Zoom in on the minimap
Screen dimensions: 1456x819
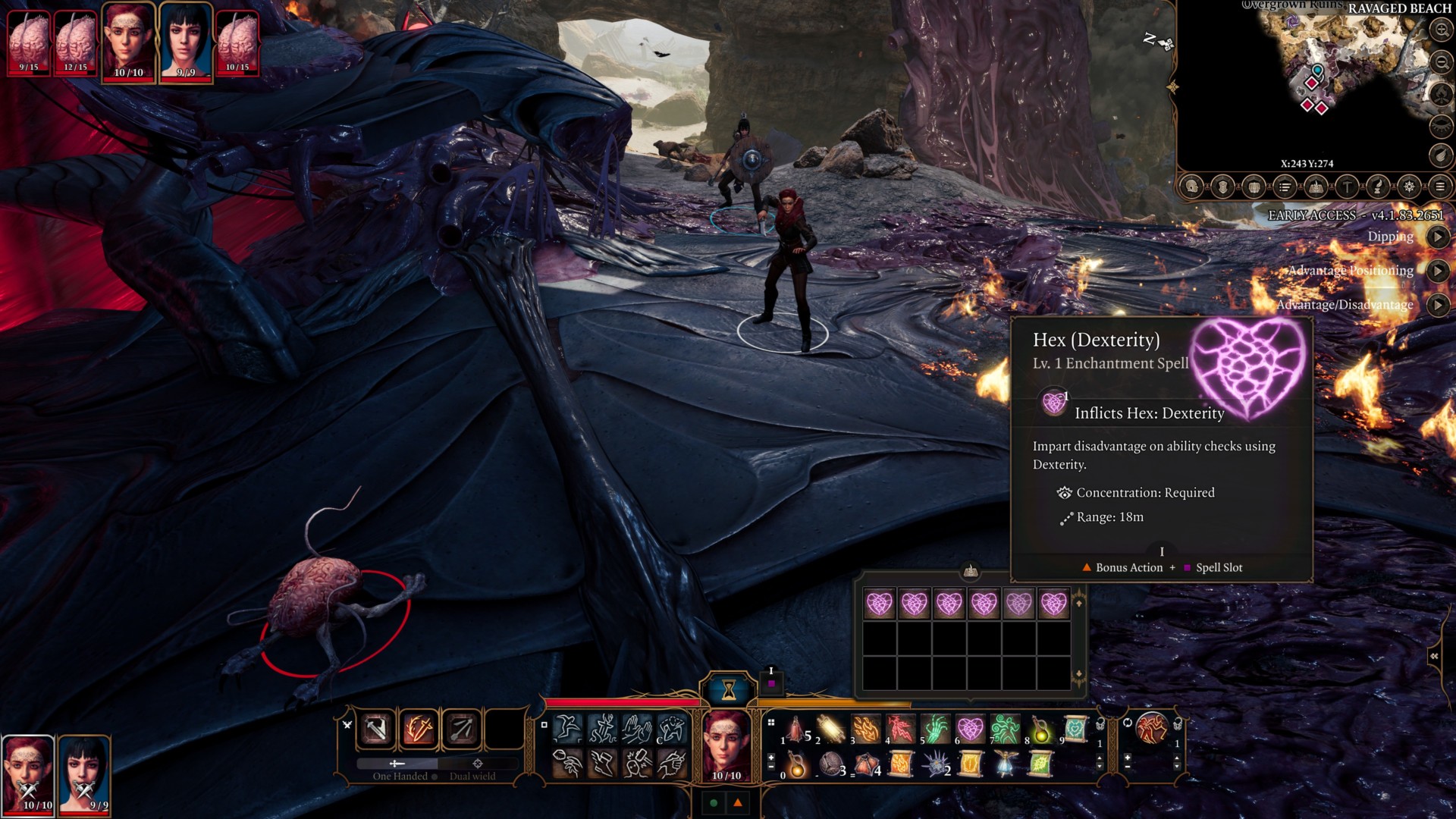tap(1440, 30)
